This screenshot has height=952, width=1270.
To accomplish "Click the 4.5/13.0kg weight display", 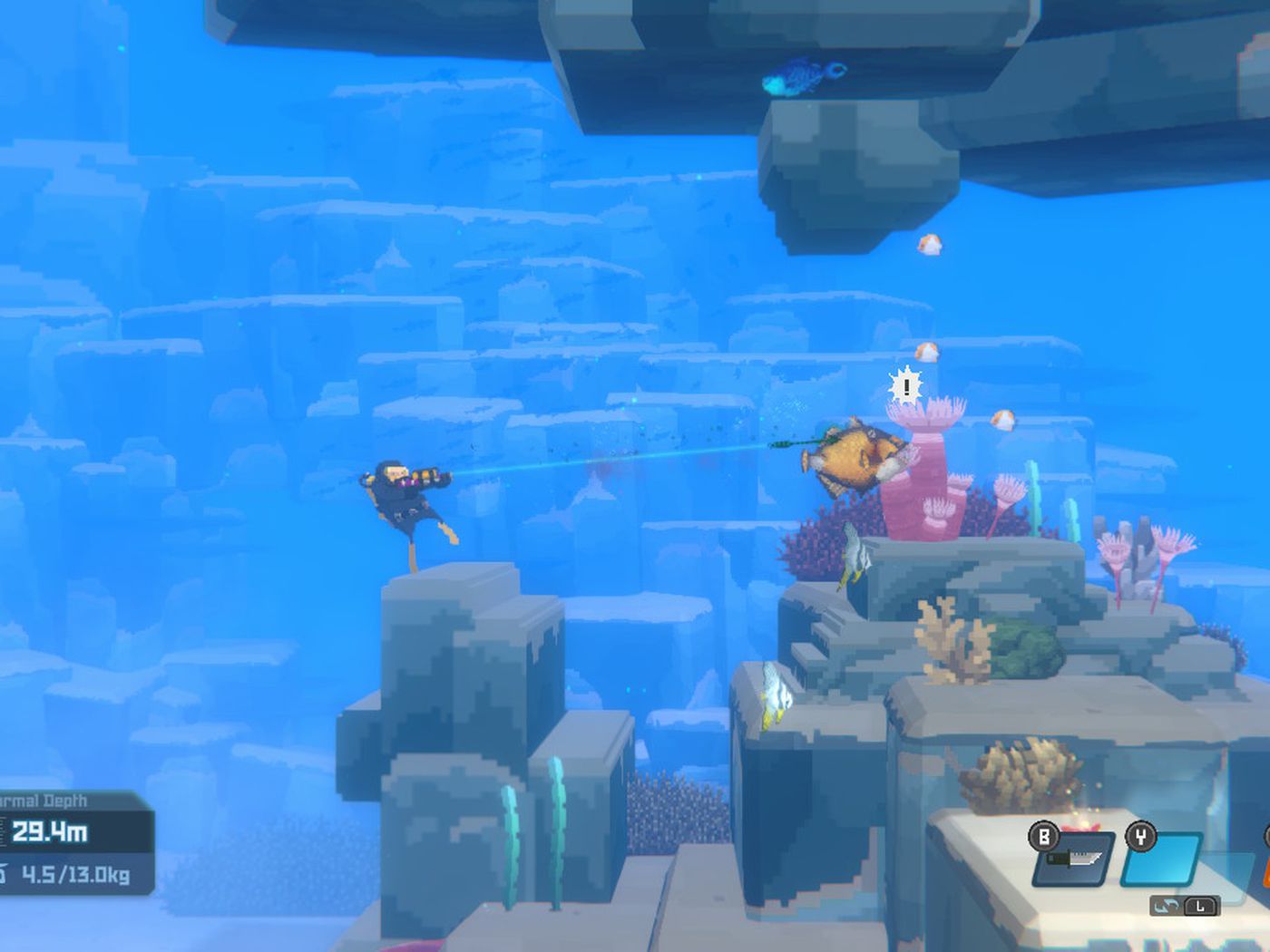I will tap(76, 873).
